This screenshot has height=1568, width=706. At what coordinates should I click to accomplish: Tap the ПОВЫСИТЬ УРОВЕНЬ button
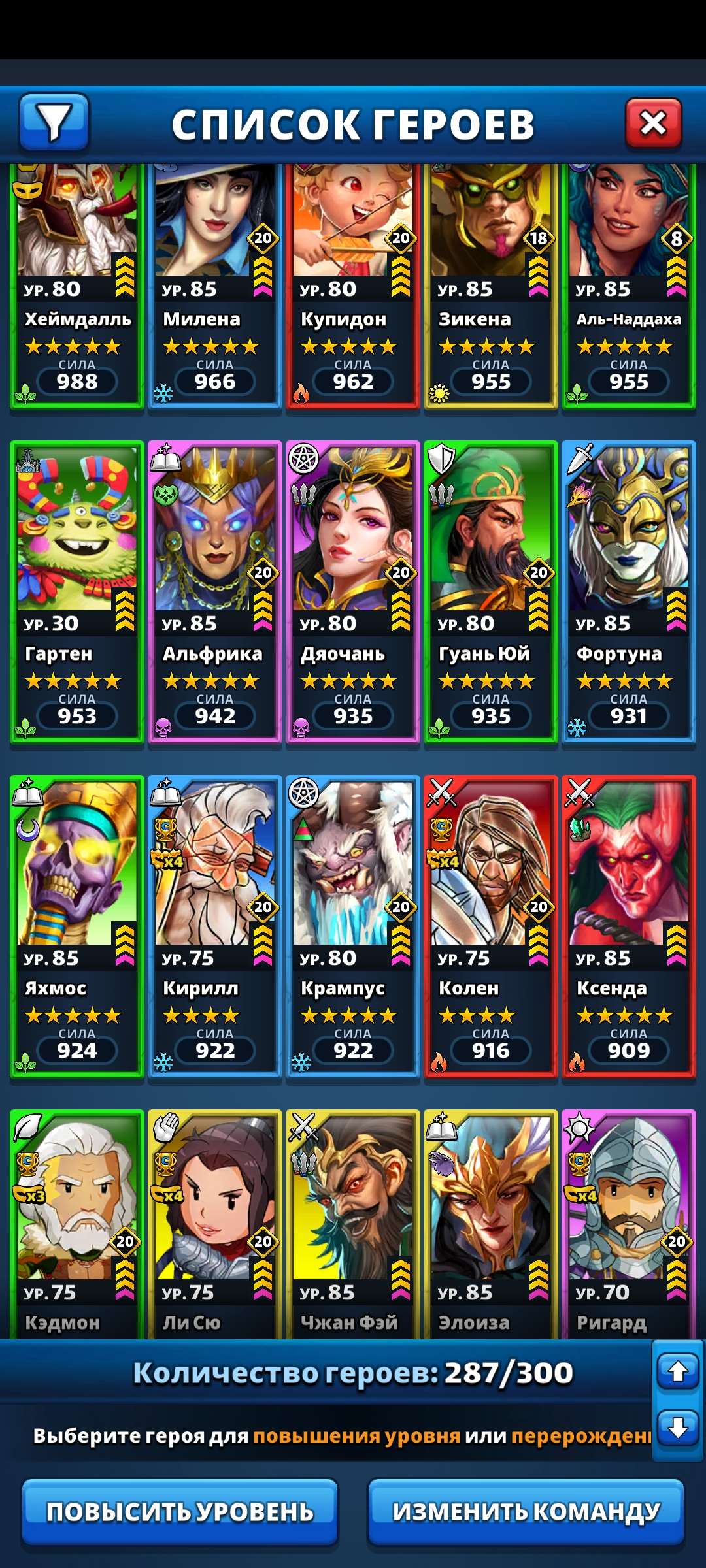point(180,1512)
